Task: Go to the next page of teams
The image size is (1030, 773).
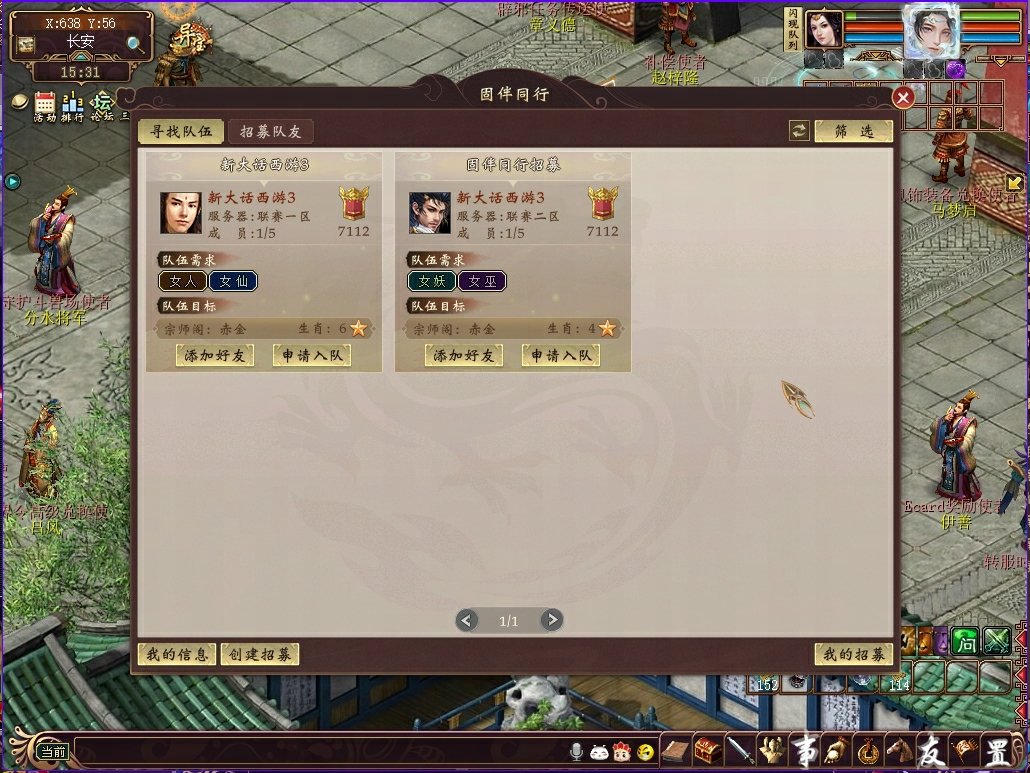Action: pos(551,621)
